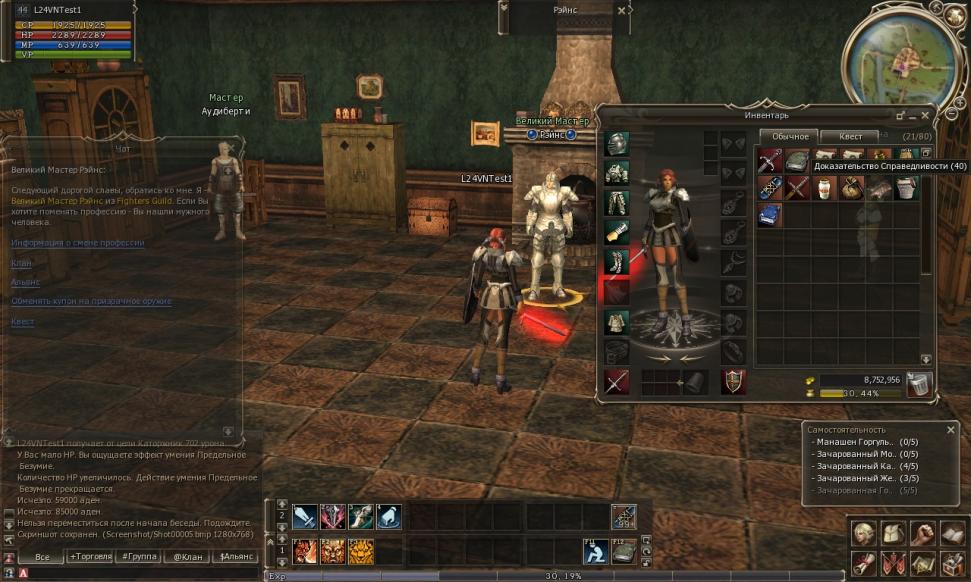The image size is (971, 582).
Task: Close the Самостоятельность quest tracker
Action: point(951,429)
